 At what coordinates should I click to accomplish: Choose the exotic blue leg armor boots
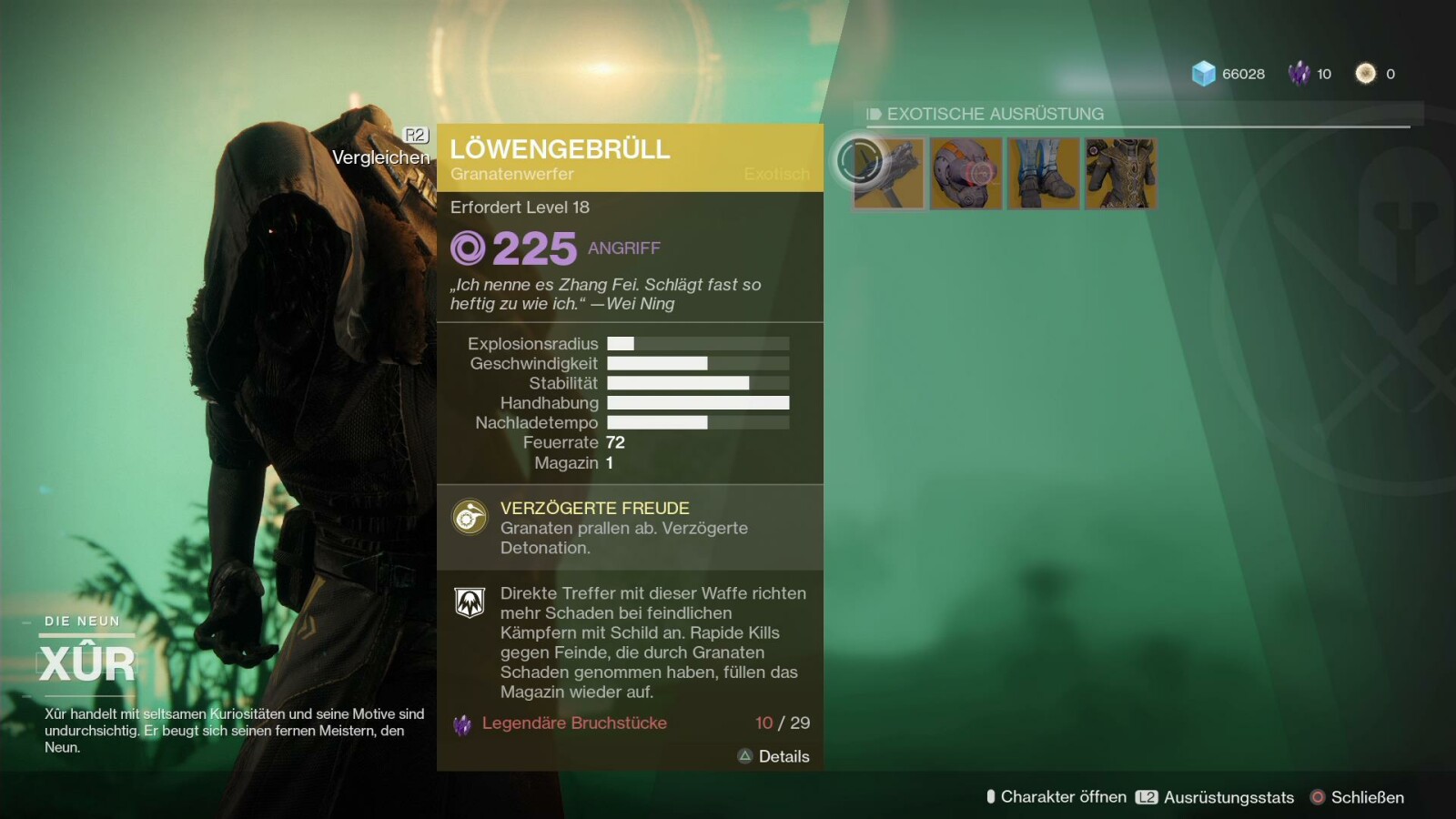[x=1043, y=173]
